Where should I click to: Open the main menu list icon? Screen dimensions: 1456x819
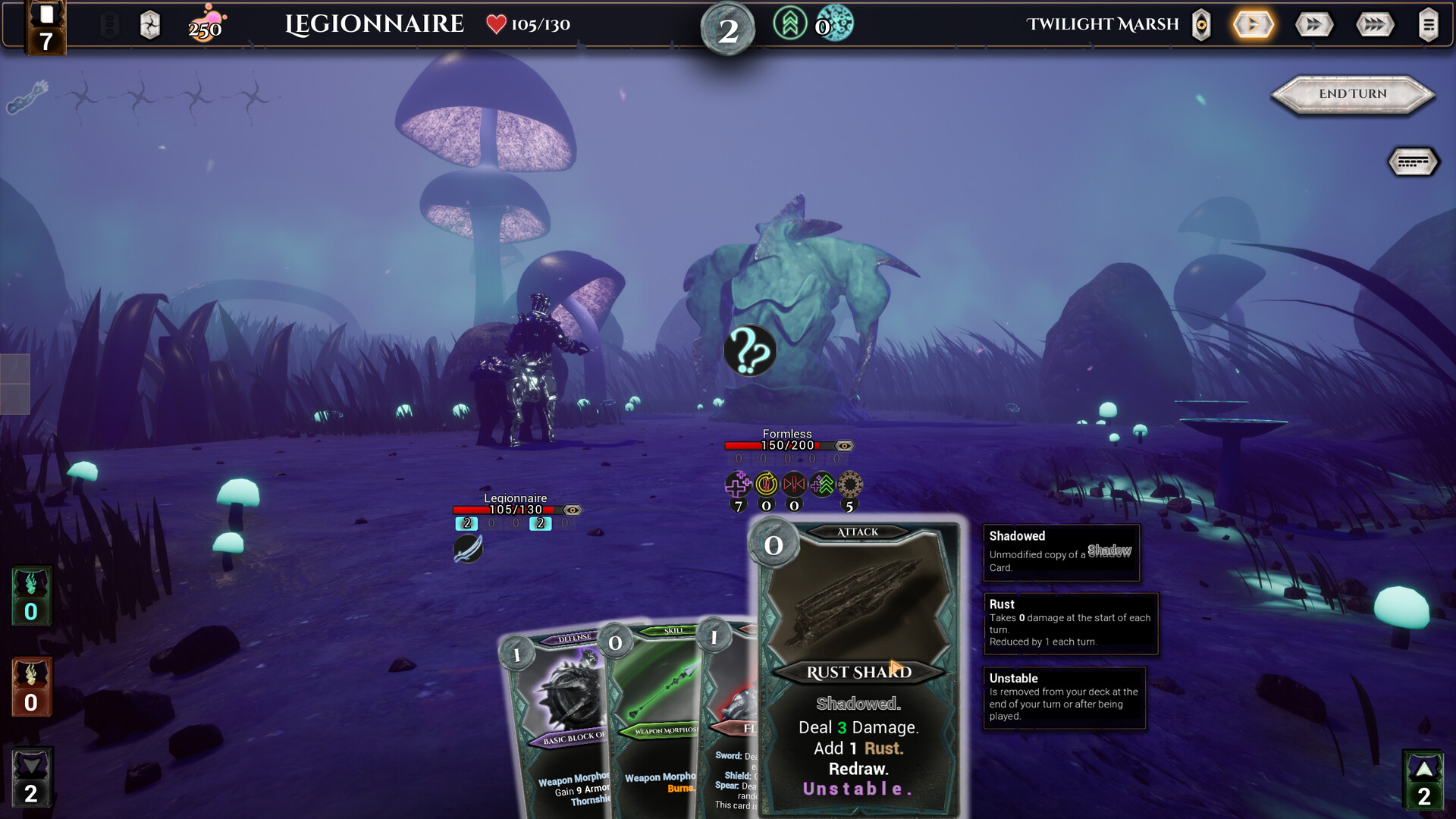pyautogui.click(x=1428, y=25)
